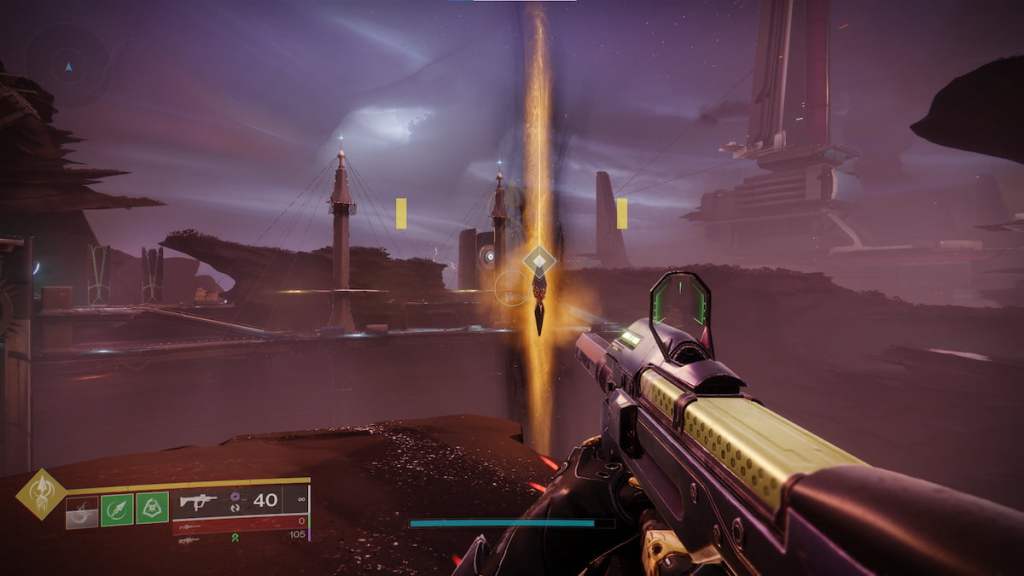Activate the green knife melee ability icon
The image size is (1024, 576).
coord(118,508)
